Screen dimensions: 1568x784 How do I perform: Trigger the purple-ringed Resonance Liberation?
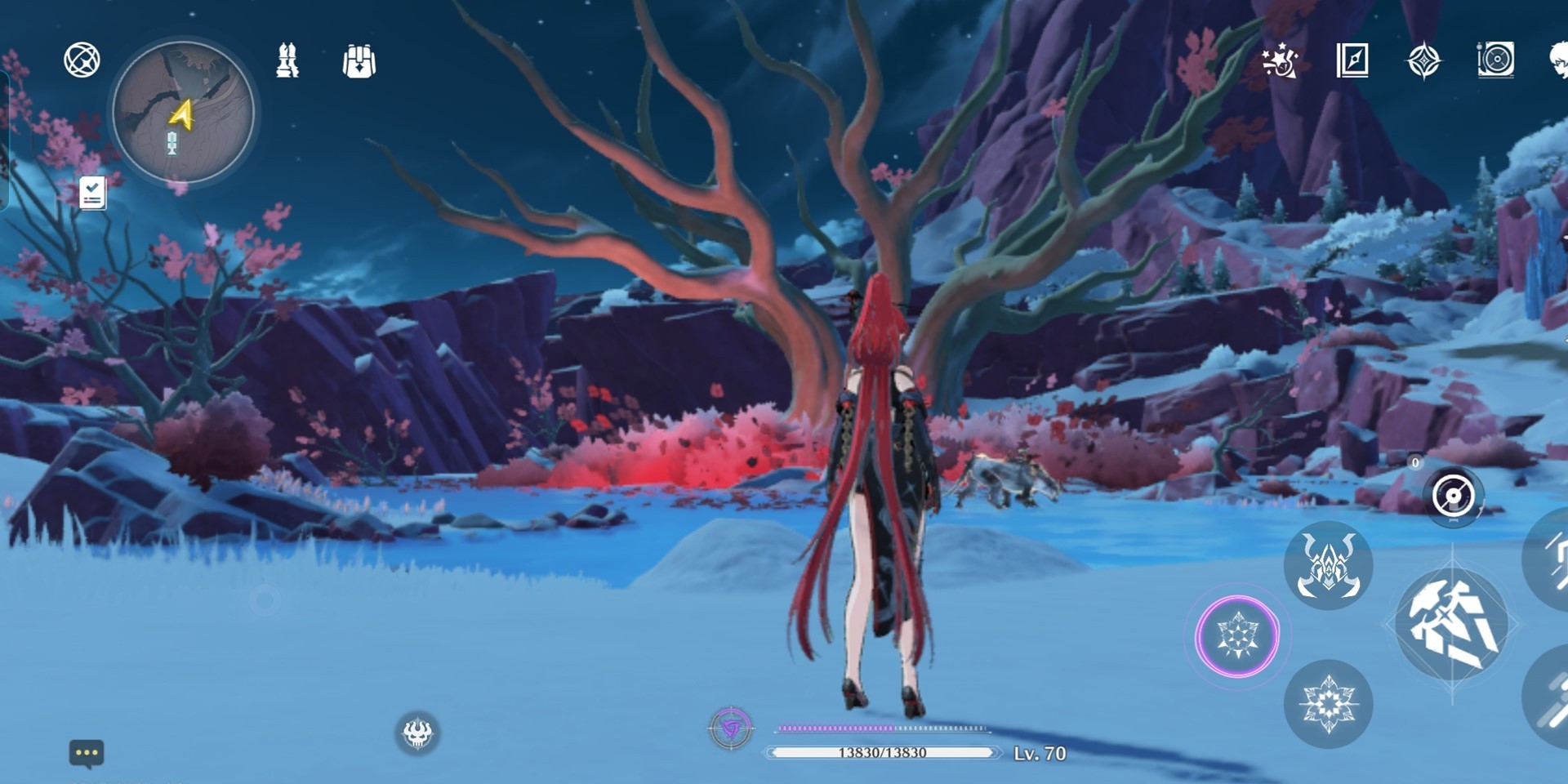(x=1237, y=636)
